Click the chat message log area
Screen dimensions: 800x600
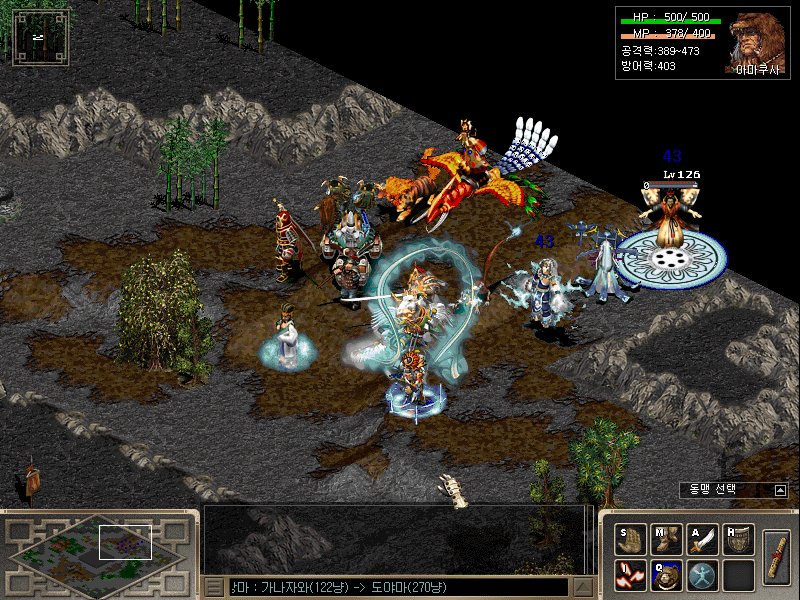(x=398, y=540)
